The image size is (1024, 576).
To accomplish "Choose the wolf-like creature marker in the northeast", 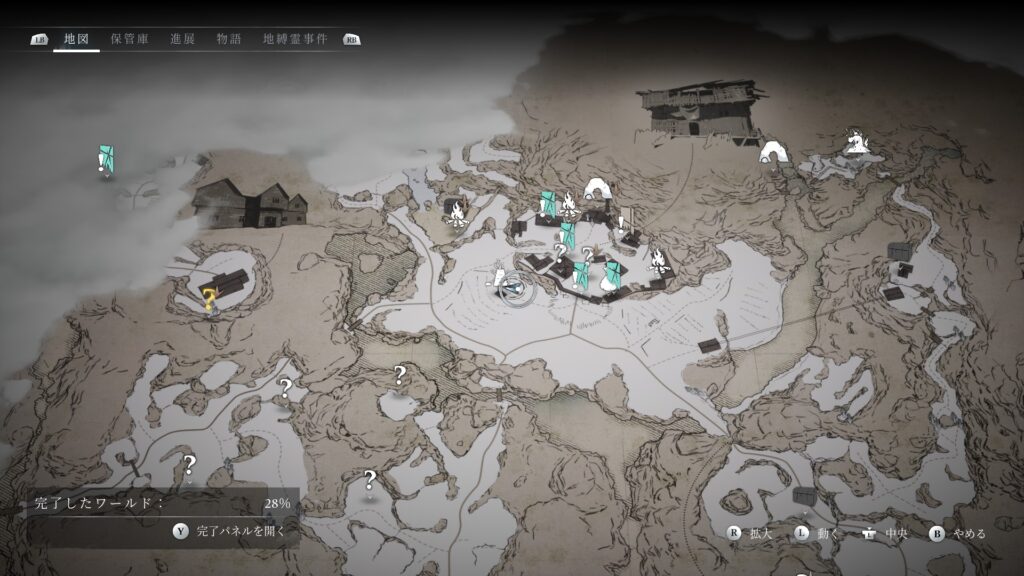I will [x=854, y=141].
